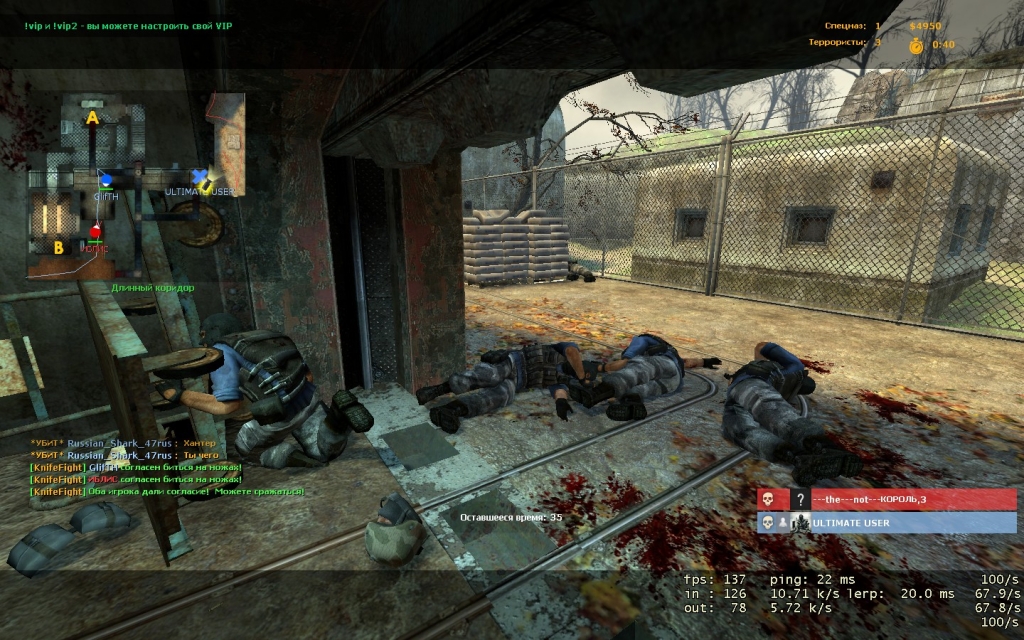Click the Glitch player marker on the radar
1024x640 pixels.
coord(105,182)
